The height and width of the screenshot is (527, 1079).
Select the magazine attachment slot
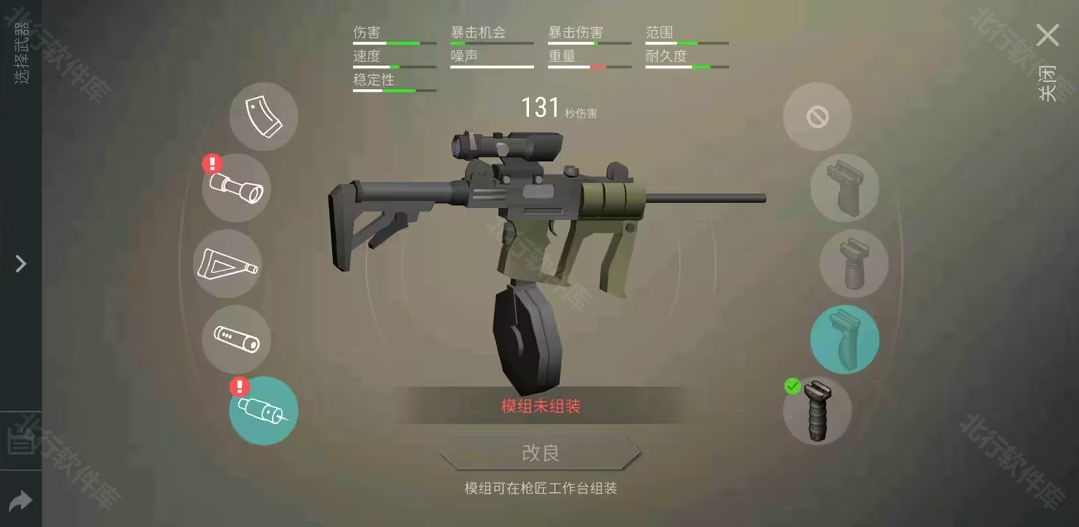(x=264, y=116)
